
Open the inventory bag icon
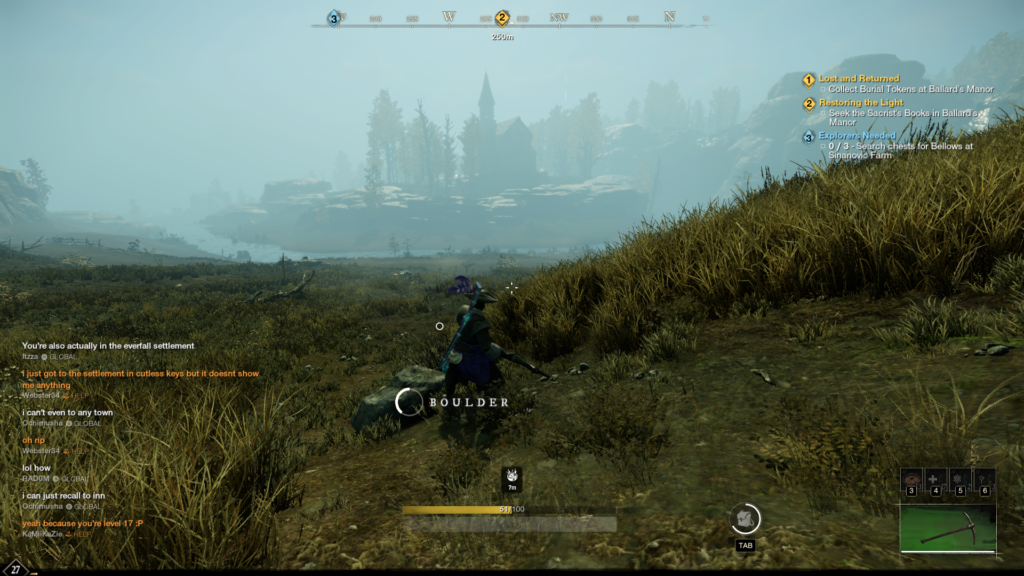click(x=745, y=518)
